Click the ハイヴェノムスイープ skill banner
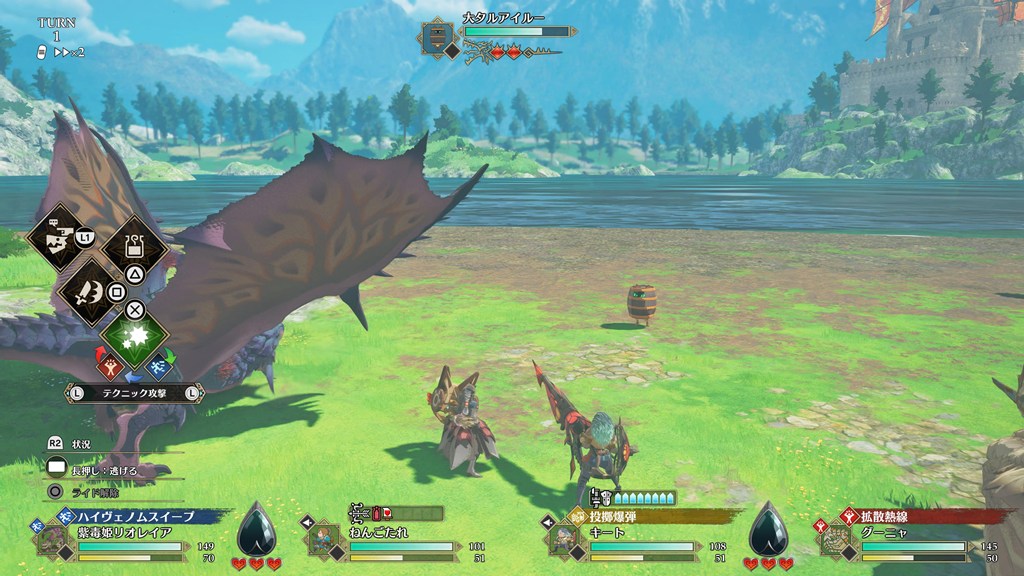Screen dimensions: 1024x576 point(133,516)
